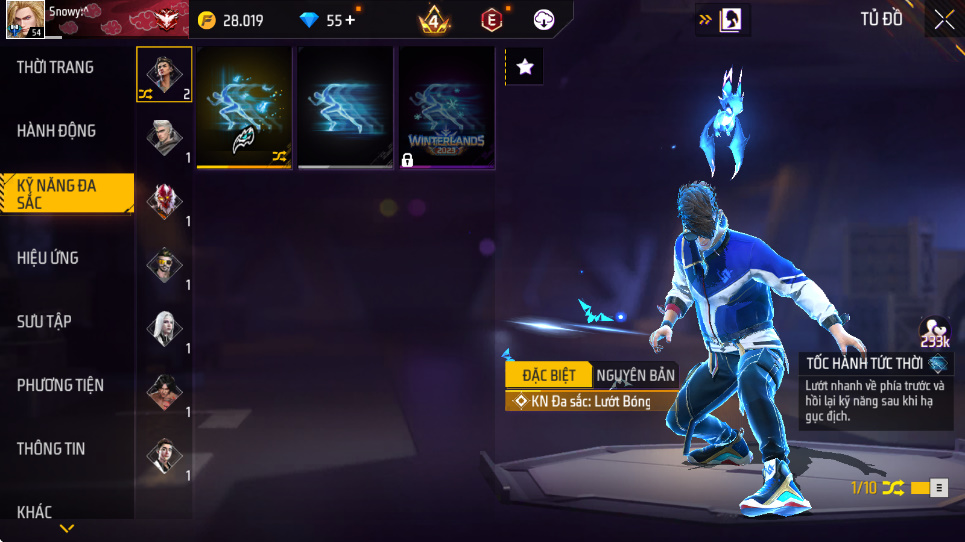This screenshot has height=542, width=965.
Task: Select the HÀNH ĐỘNG menu entry
Action: (57, 131)
